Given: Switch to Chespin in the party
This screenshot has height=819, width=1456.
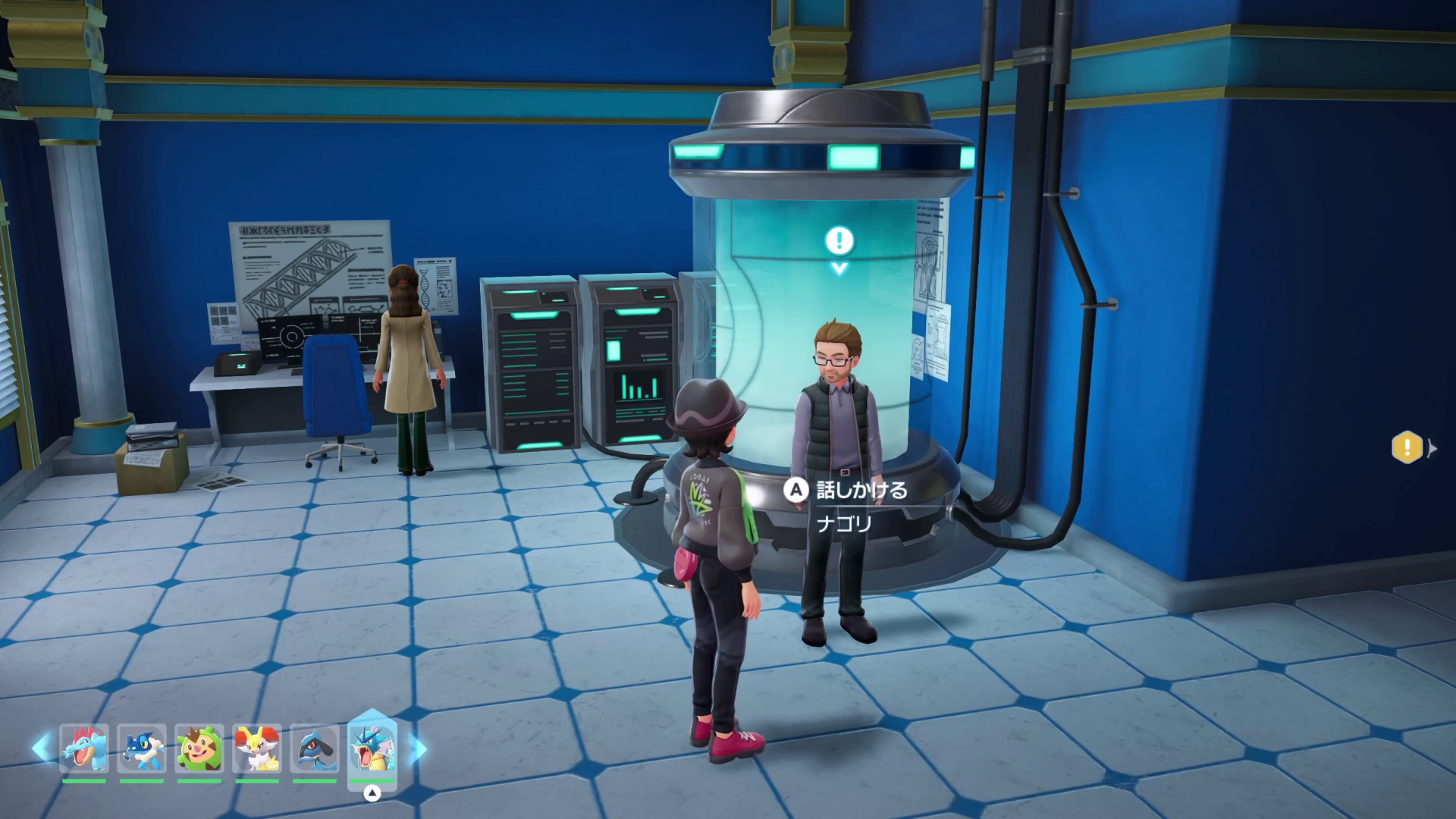Looking at the screenshot, I should click(199, 749).
